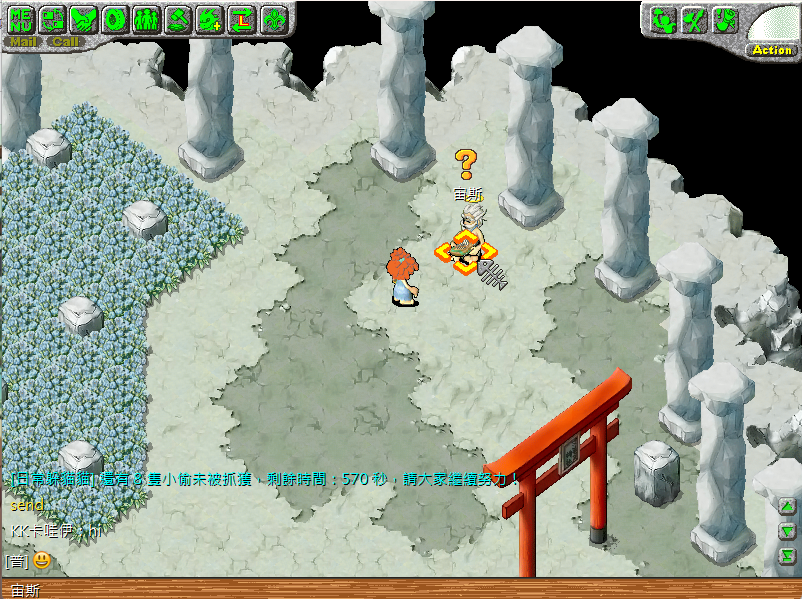Open the rose with exclamation icon
802x599 pixels.
[725, 20]
